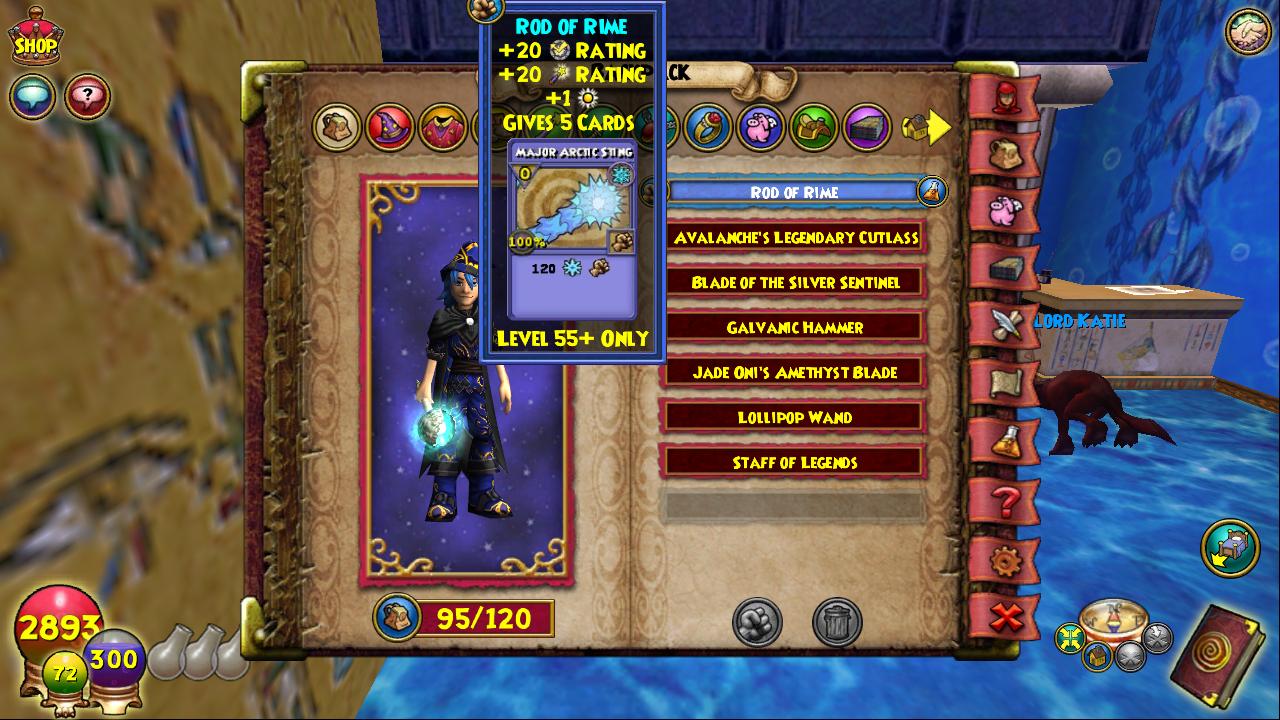
Task: Show the pink pet category
Action: coord(761,127)
